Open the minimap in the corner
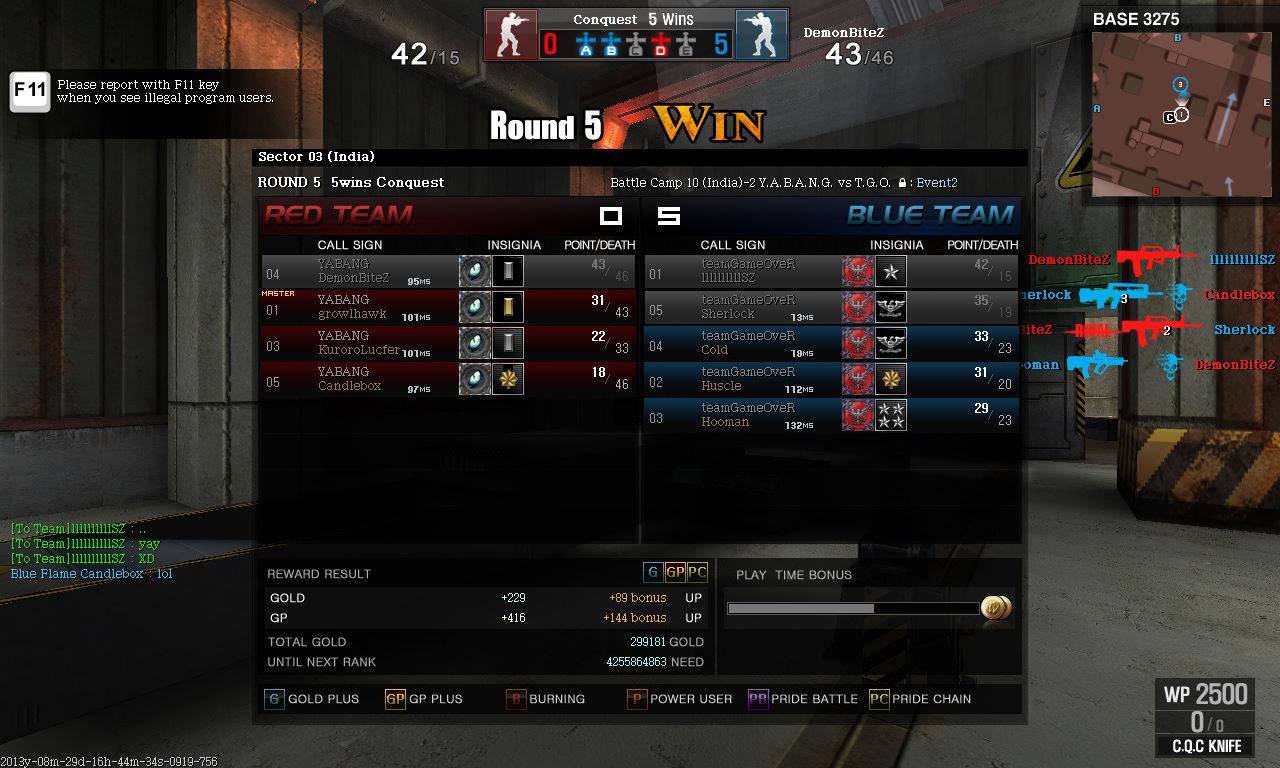Viewport: 1280px width, 768px height. [1181, 114]
